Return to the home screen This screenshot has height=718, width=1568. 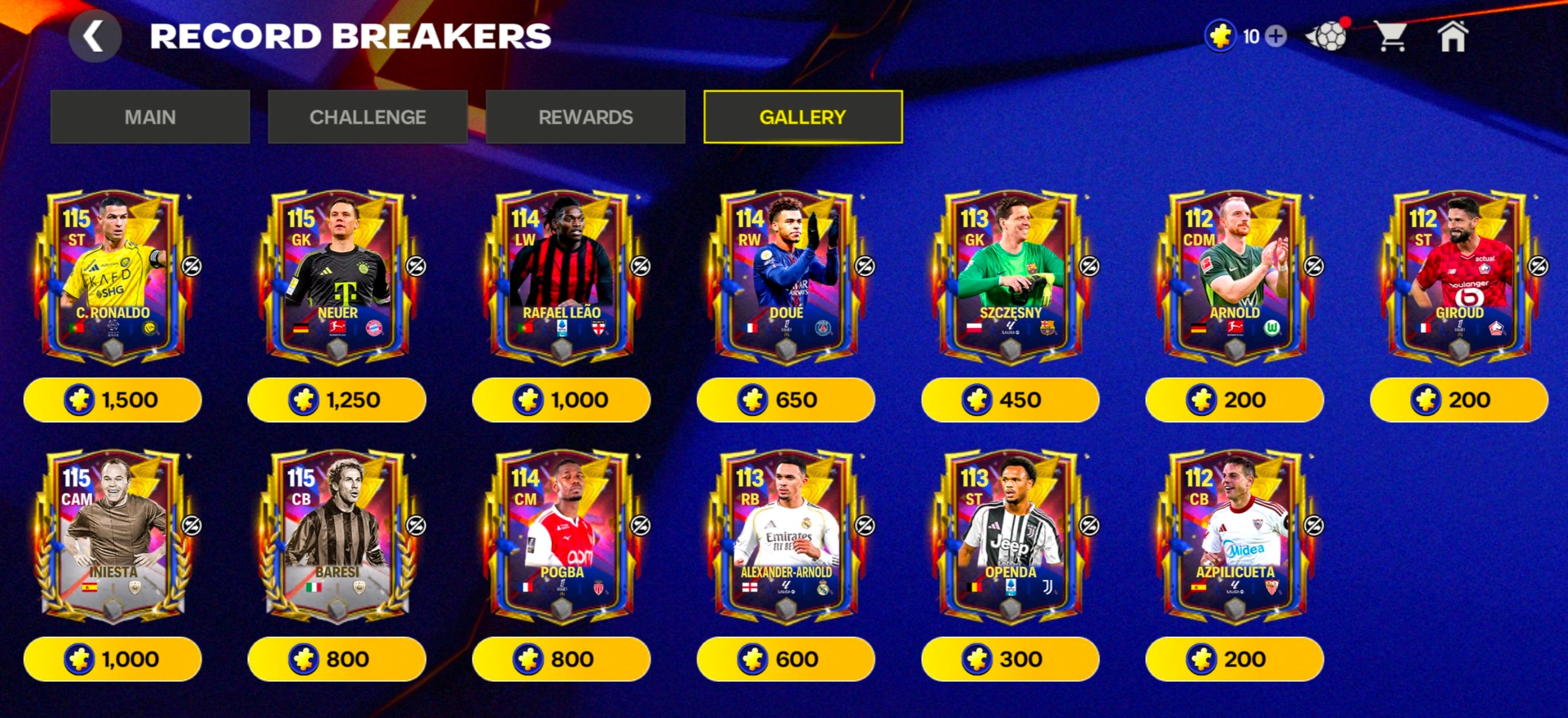(x=1453, y=36)
